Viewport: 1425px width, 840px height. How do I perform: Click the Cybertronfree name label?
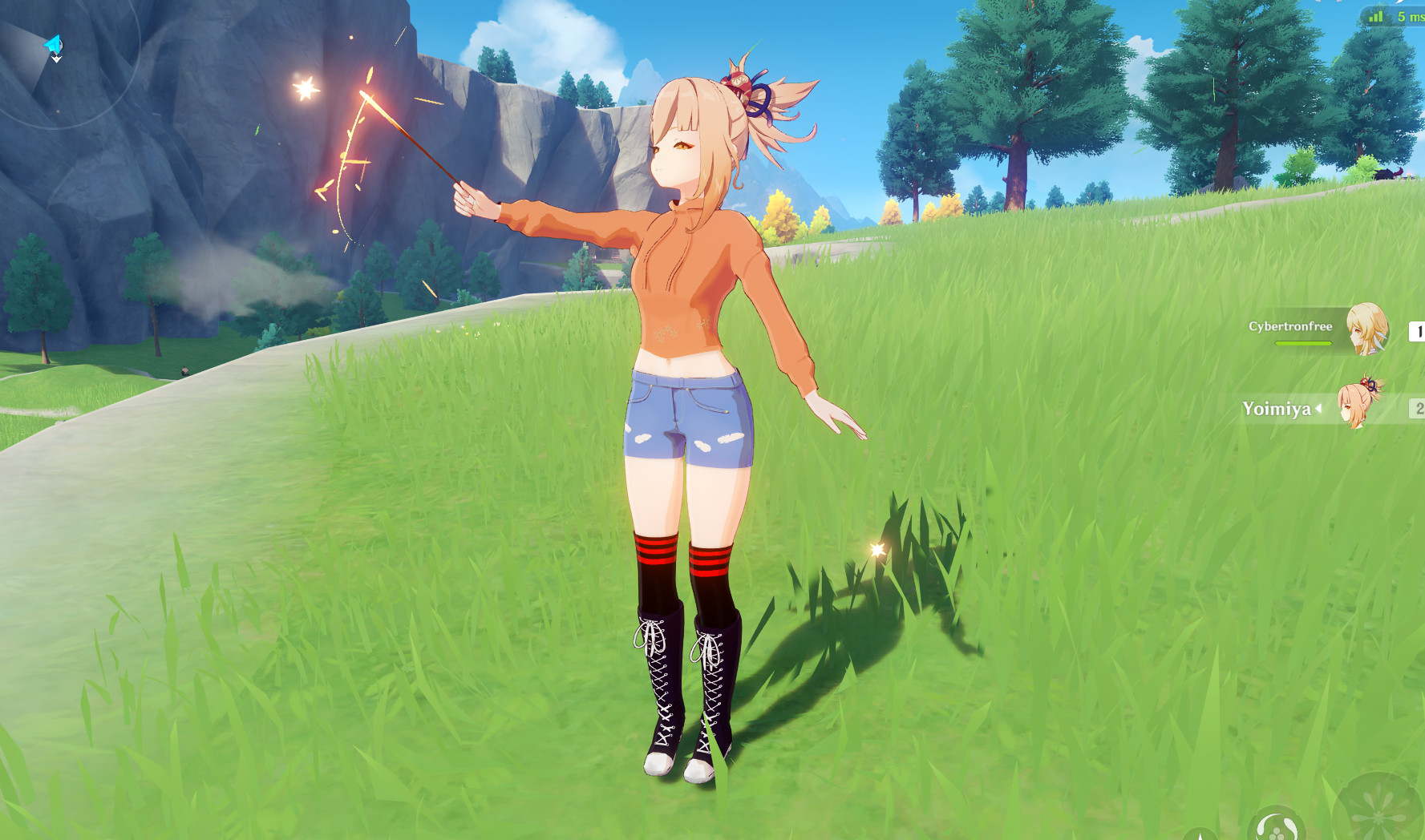[x=1290, y=326]
